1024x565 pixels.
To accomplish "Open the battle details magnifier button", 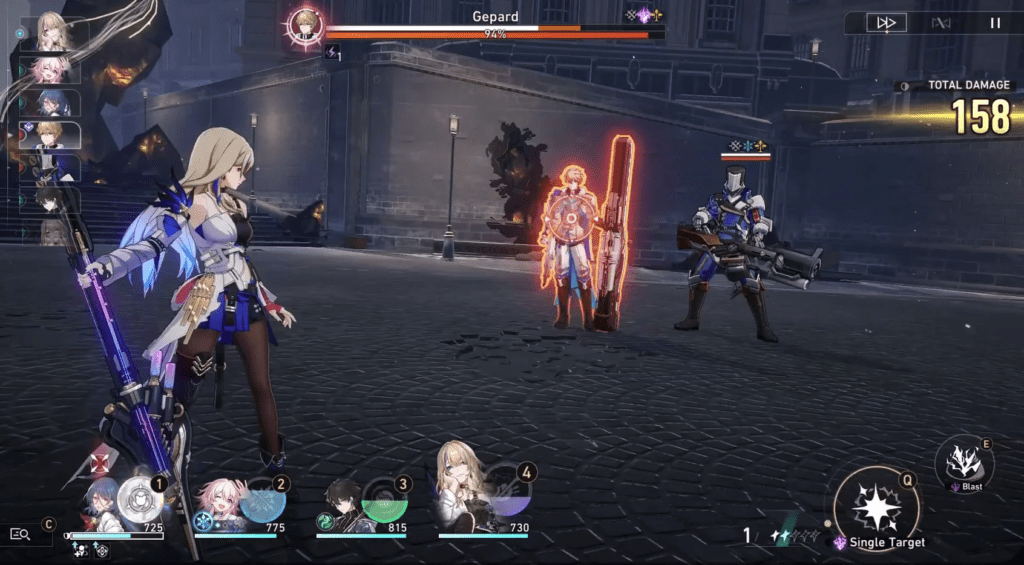I will (x=20, y=534).
